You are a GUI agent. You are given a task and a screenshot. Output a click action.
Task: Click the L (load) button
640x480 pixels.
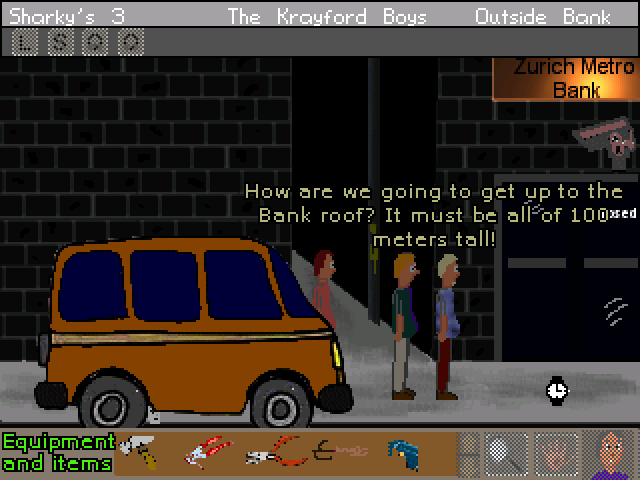(27, 41)
